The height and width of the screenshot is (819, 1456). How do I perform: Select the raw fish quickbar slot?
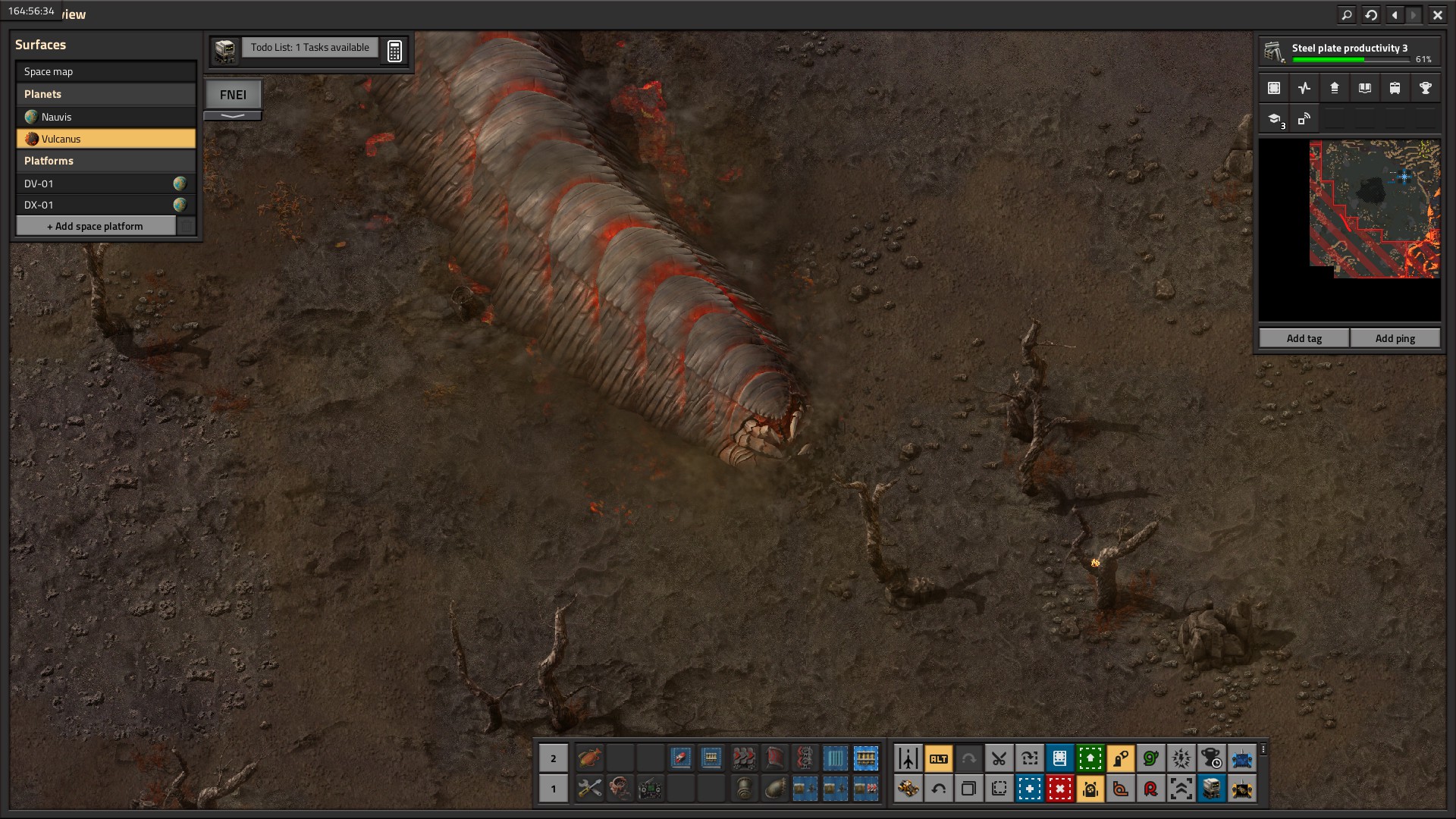click(589, 758)
